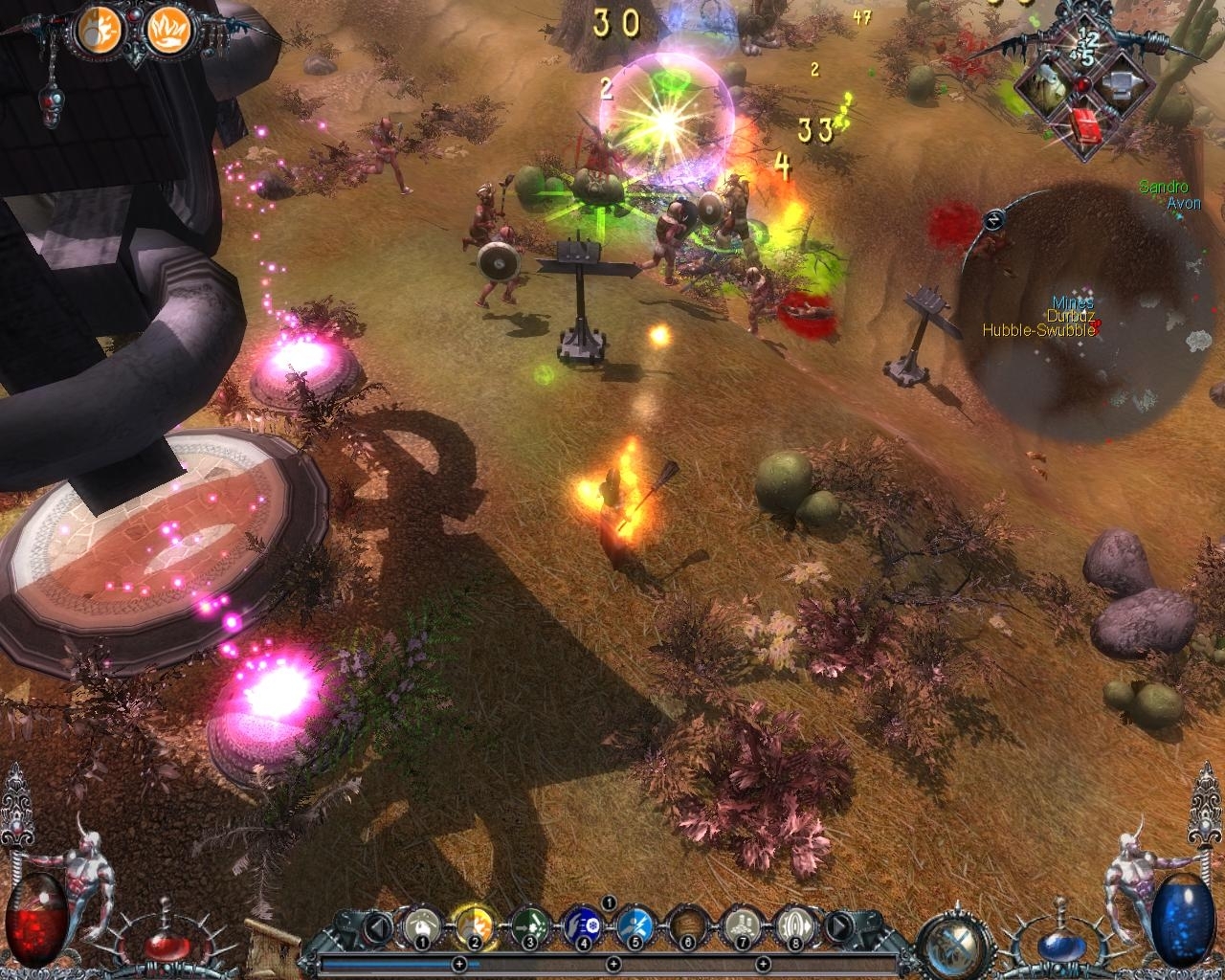Select the orange flaming hand buff icon
The width and height of the screenshot is (1225, 980).
[169, 31]
